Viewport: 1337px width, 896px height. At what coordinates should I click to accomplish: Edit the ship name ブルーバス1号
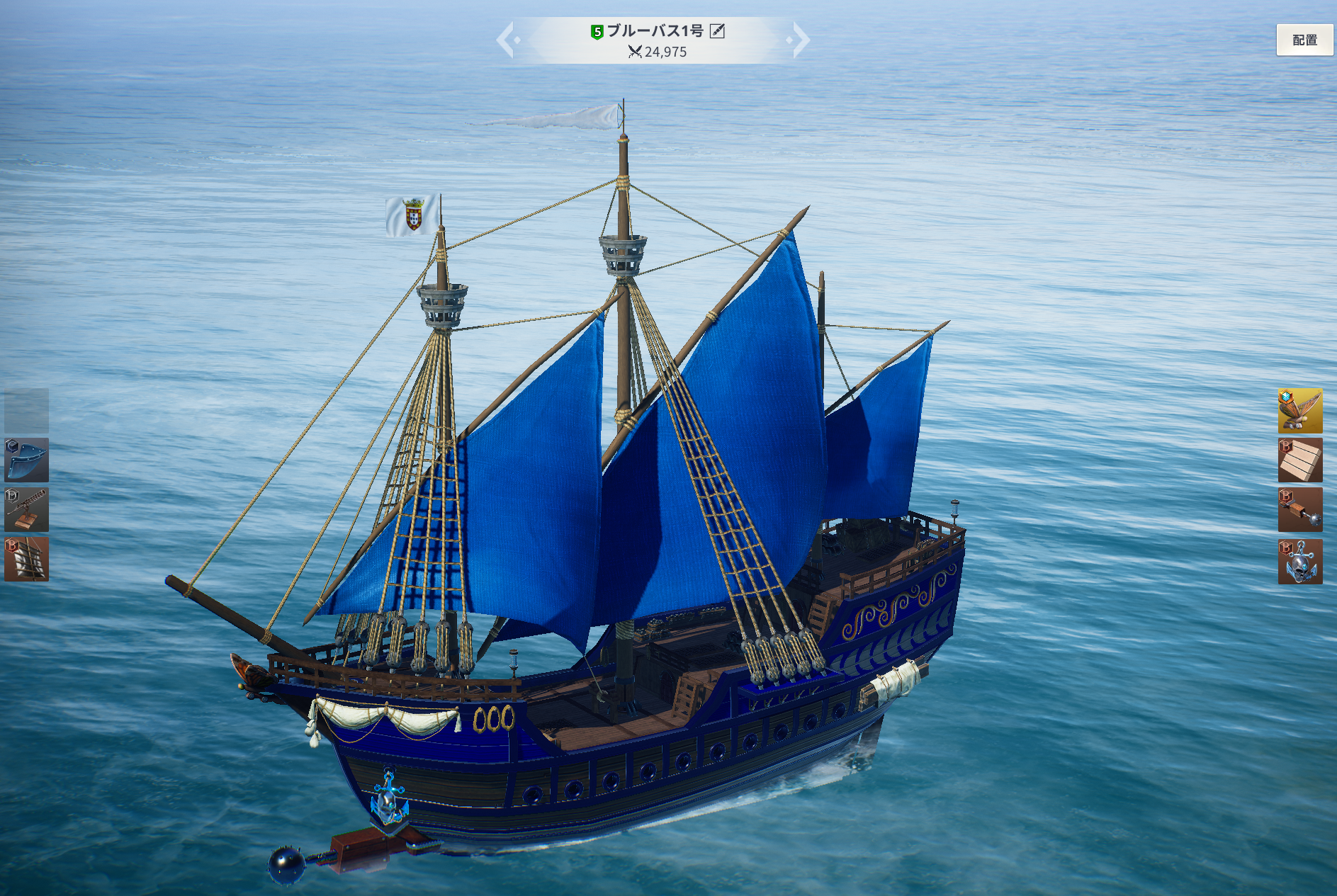(717, 30)
